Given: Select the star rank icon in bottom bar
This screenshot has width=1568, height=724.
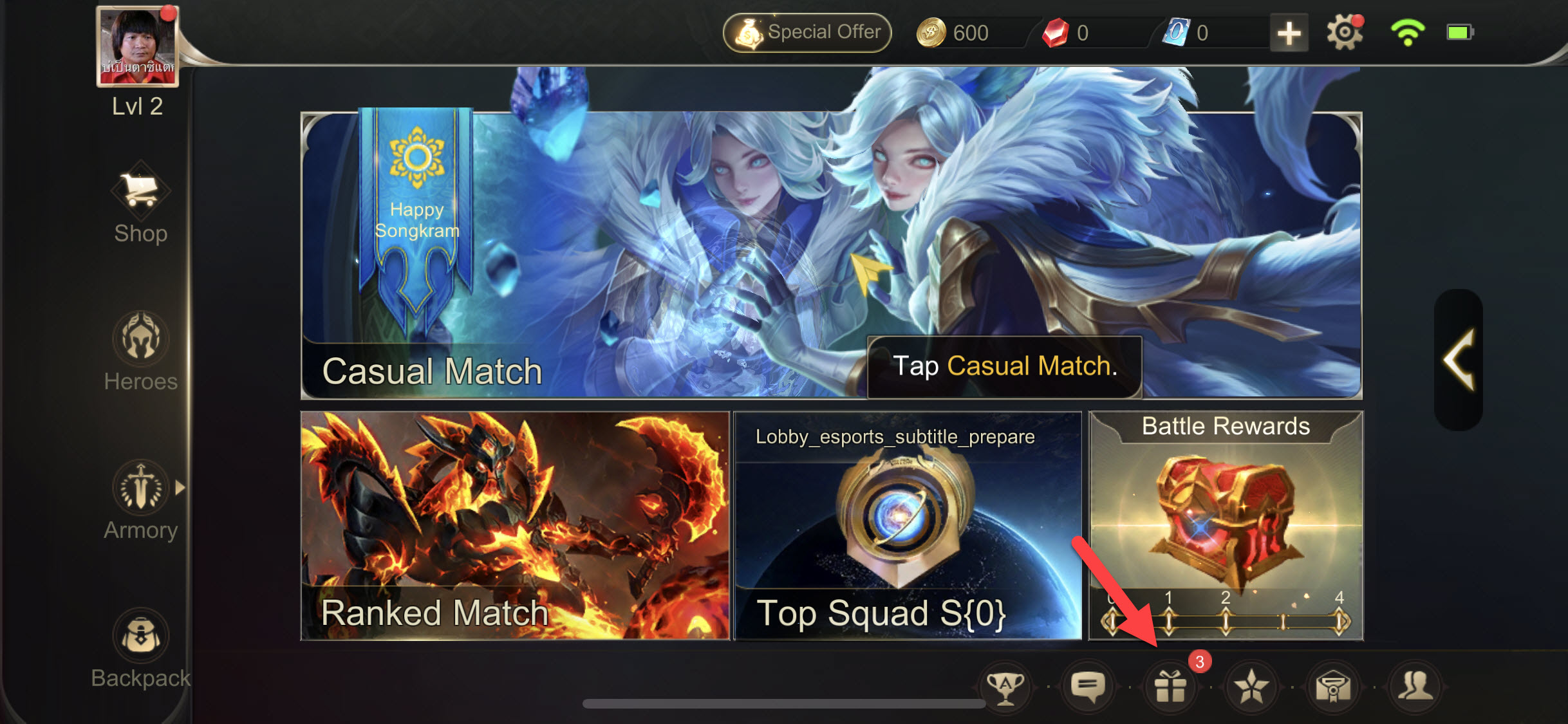Looking at the screenshot, I should tap(1252, 687).
